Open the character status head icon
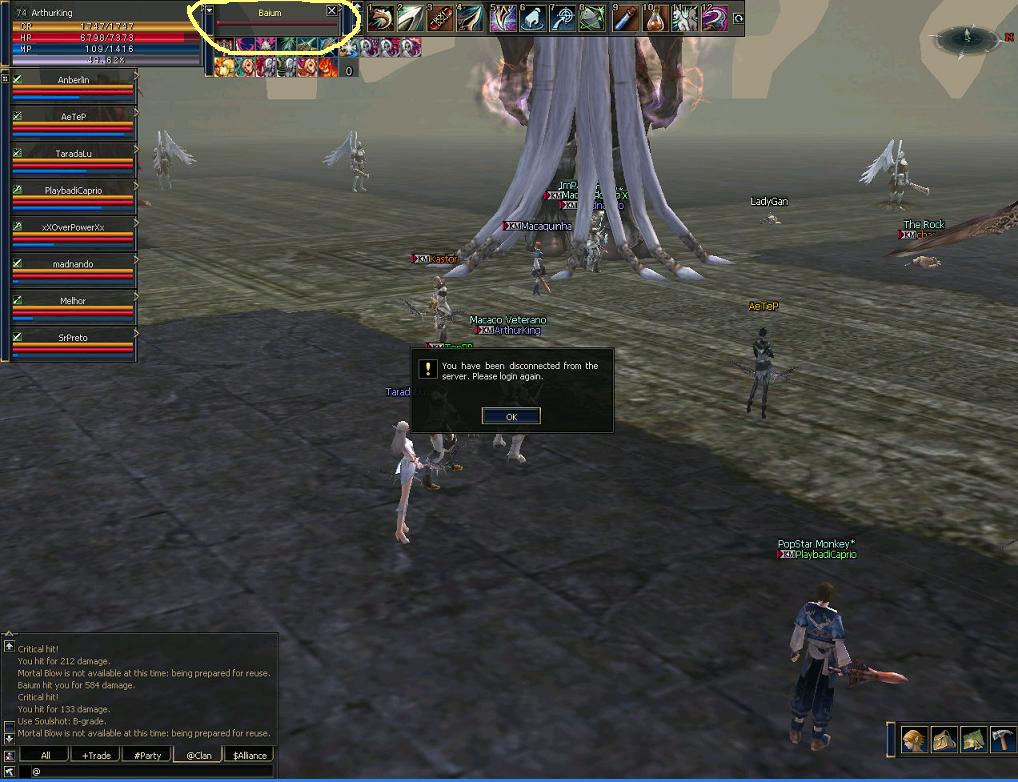The height and width of the screenshot is (782, 1018). 915,739
